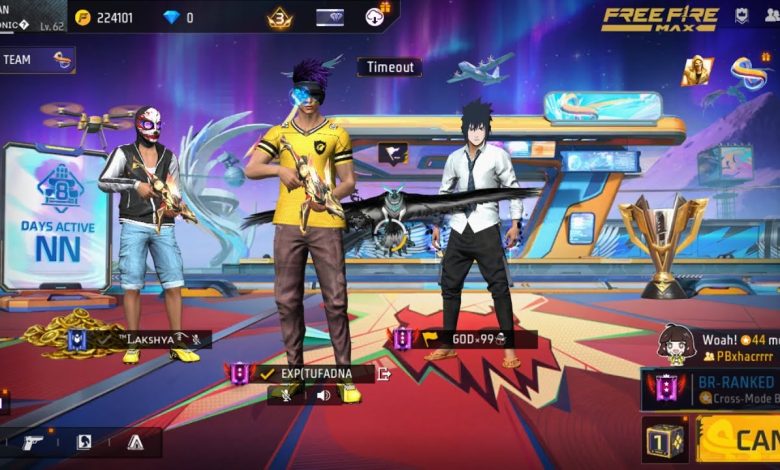This screenshot has height=470, width=780.
Task: Open the character card icon
Action: pyautogui.click(x=84, y=442)
